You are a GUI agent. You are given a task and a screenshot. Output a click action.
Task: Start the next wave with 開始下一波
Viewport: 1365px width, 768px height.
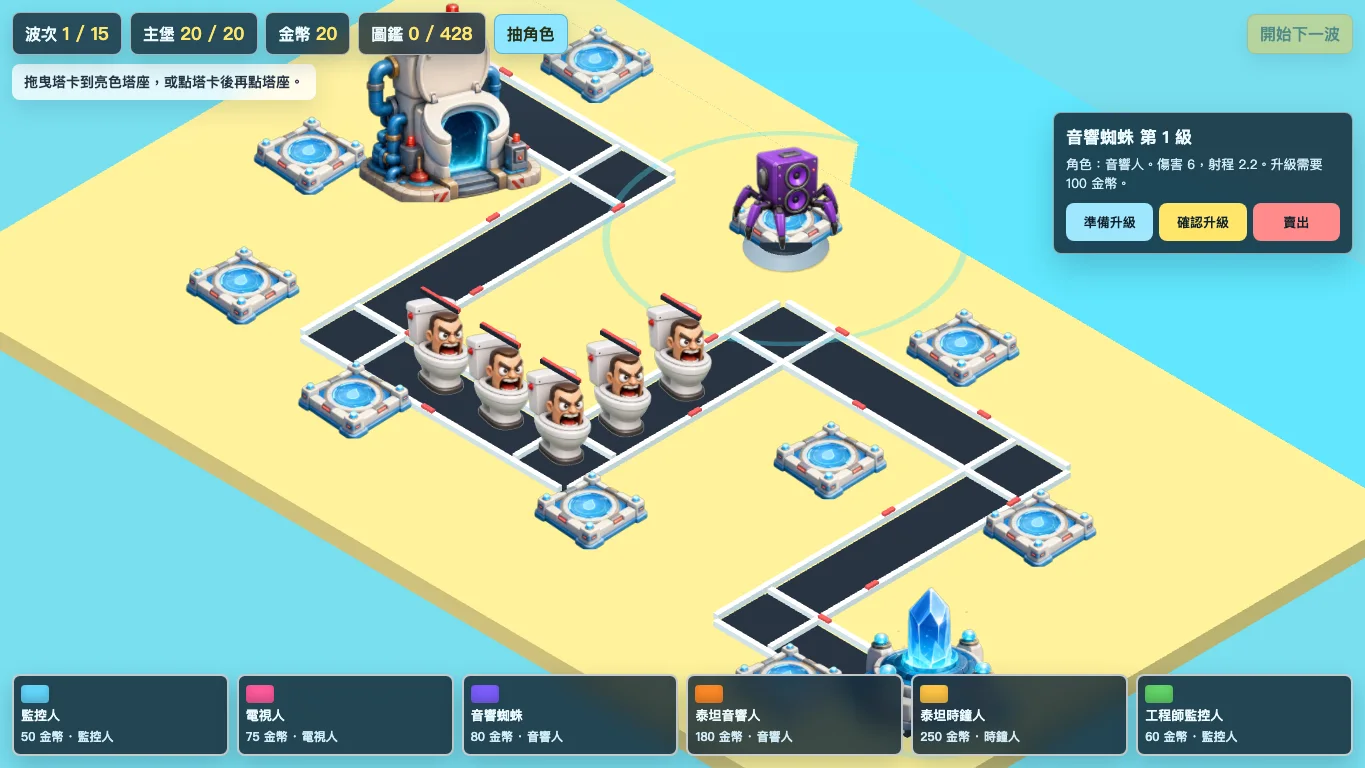[1299, 34]
